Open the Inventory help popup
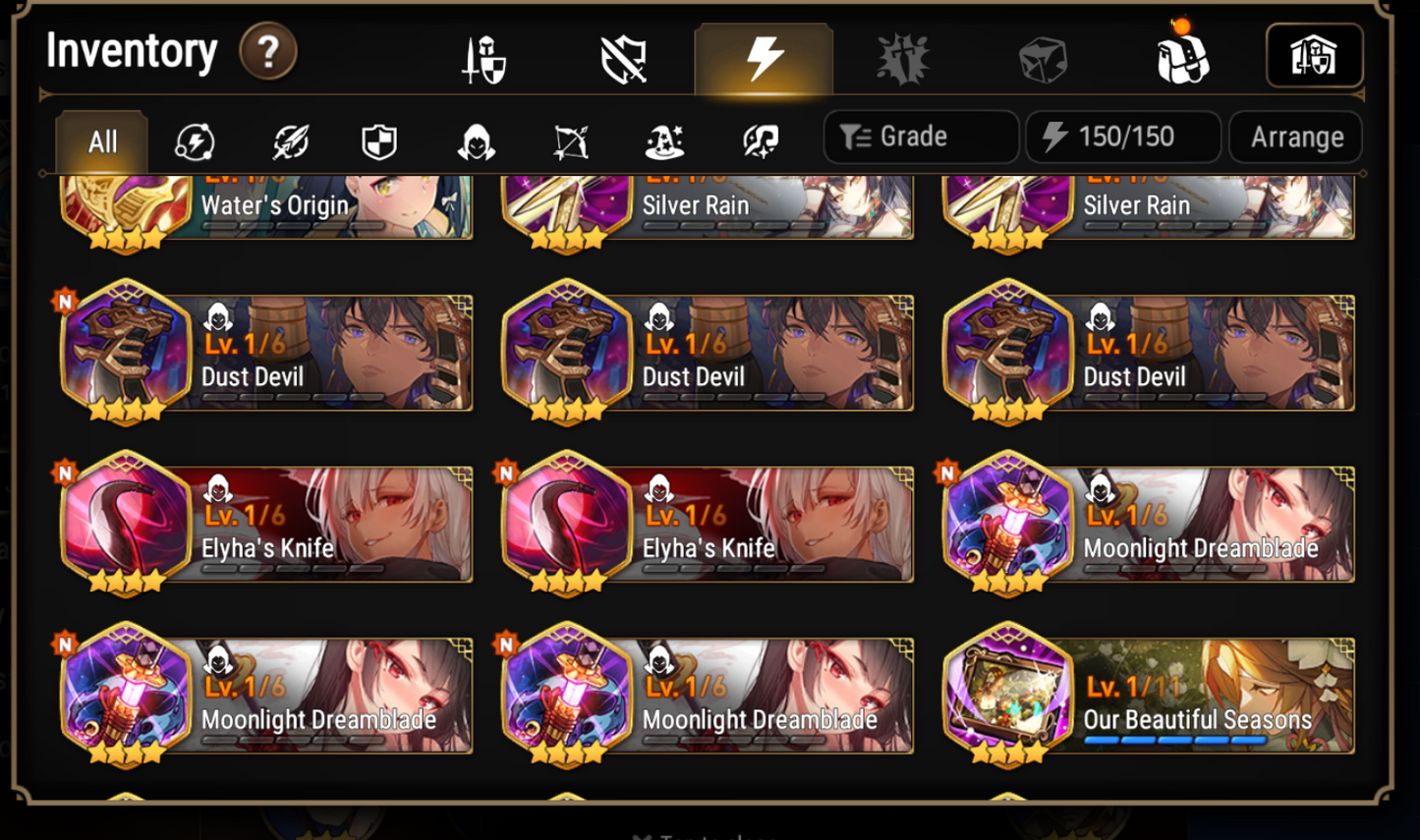 [266, 51]
